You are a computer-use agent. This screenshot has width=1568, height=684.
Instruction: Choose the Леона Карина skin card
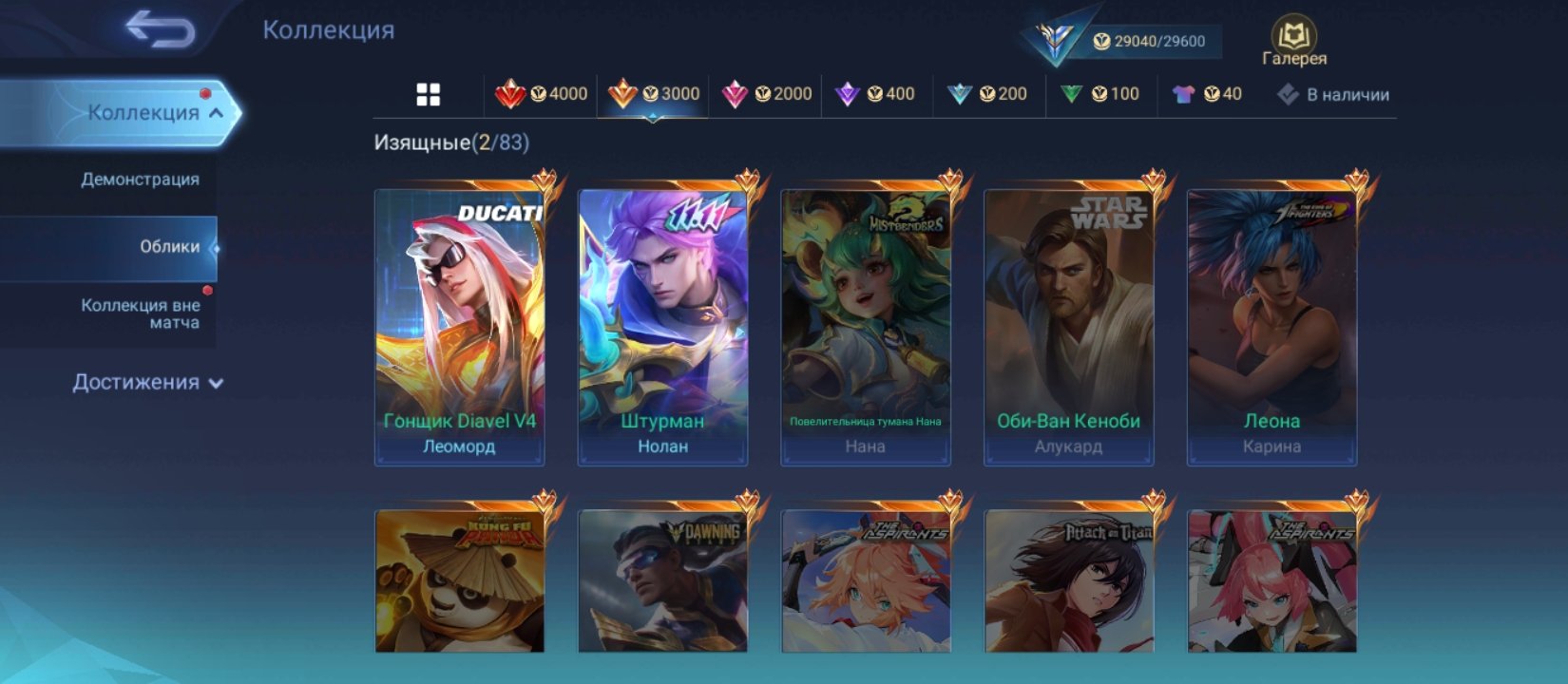click(x=1272, y=323)
